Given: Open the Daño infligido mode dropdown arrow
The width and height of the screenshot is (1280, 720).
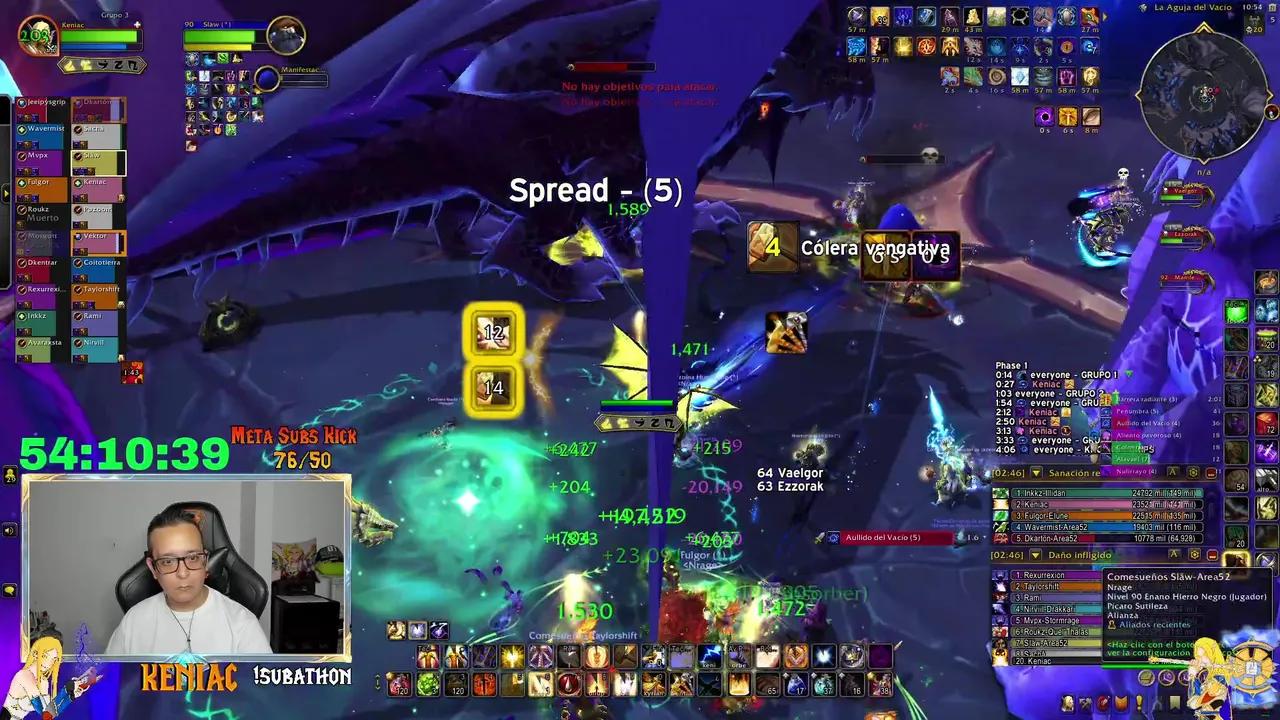Looking at the screenshot, I should click(x=1035, y=554).
